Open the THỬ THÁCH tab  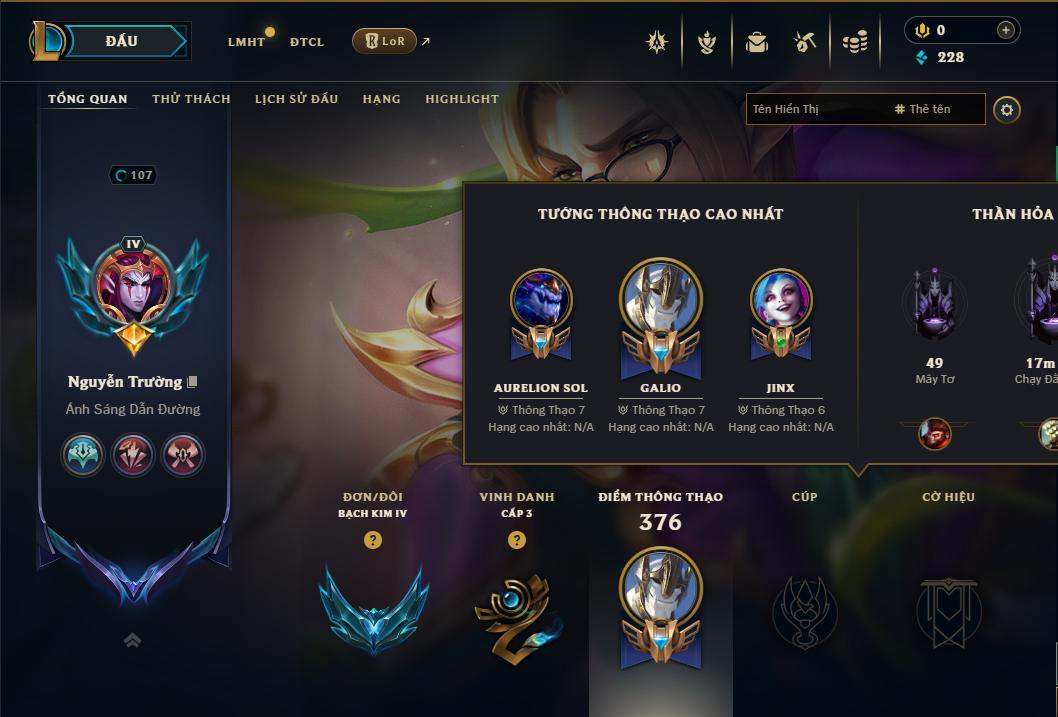tap(191, 99)
